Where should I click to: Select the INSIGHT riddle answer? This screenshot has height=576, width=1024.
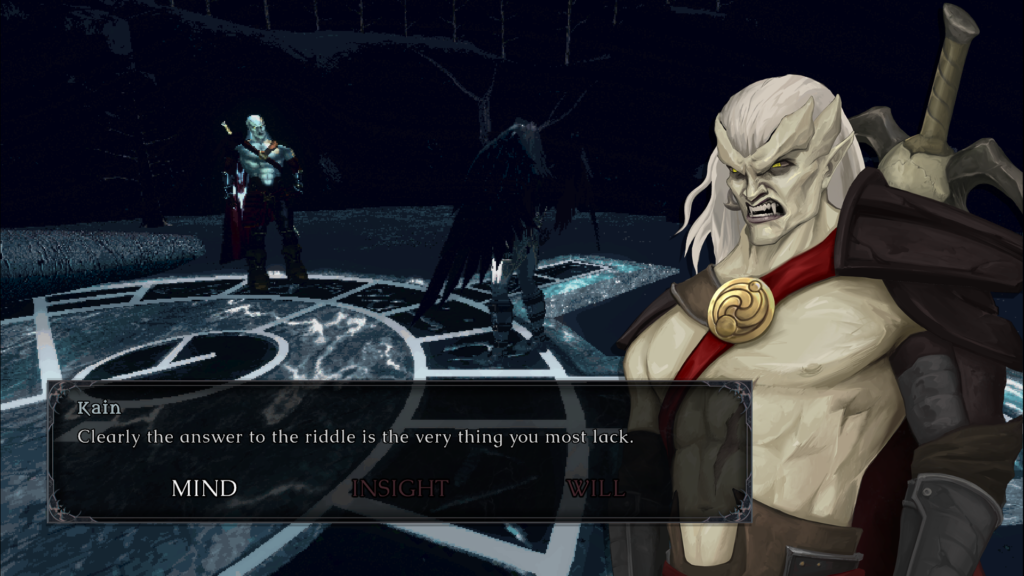point(399,488)
